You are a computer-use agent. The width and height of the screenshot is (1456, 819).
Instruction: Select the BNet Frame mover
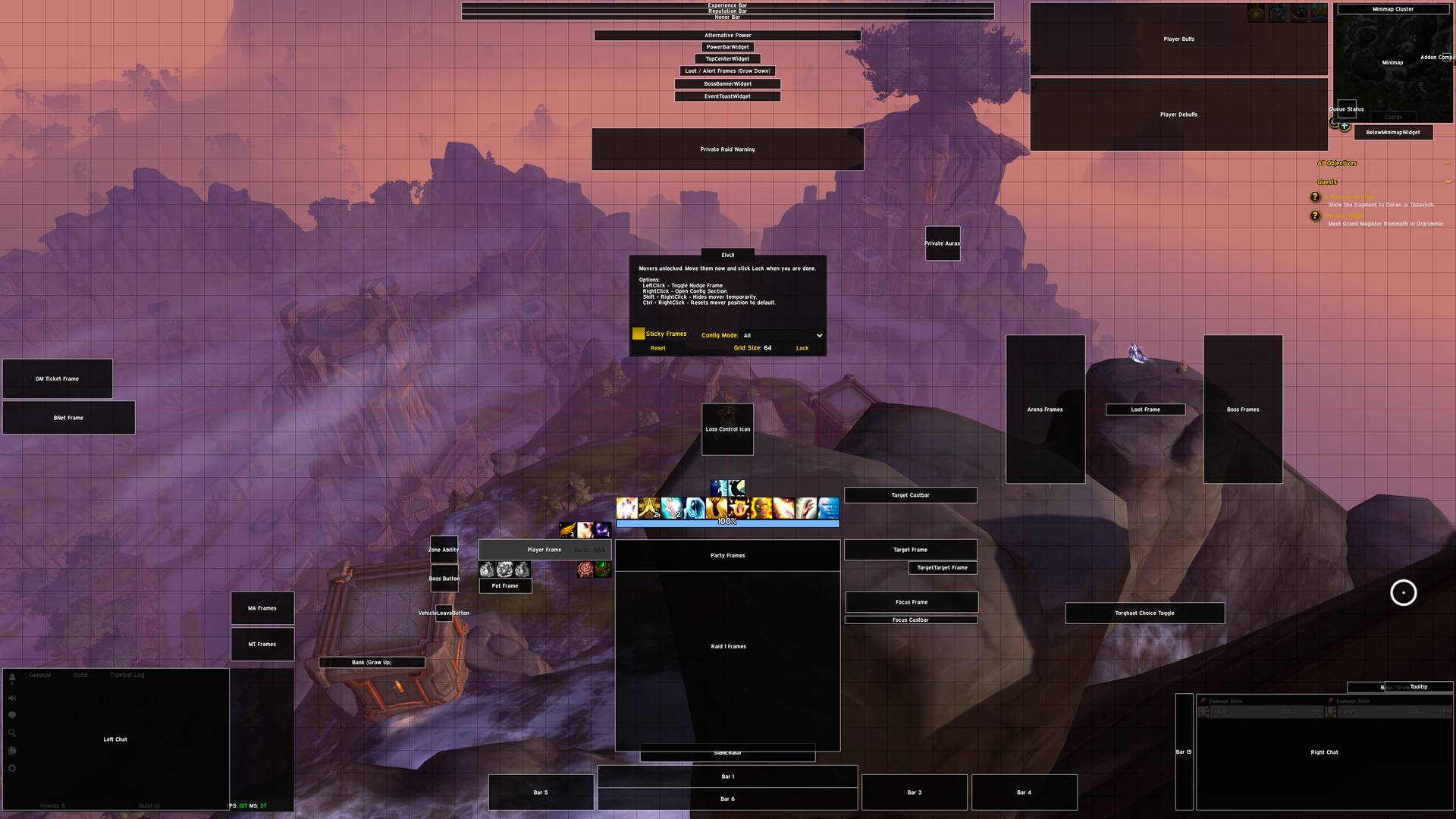pos(68,418)
